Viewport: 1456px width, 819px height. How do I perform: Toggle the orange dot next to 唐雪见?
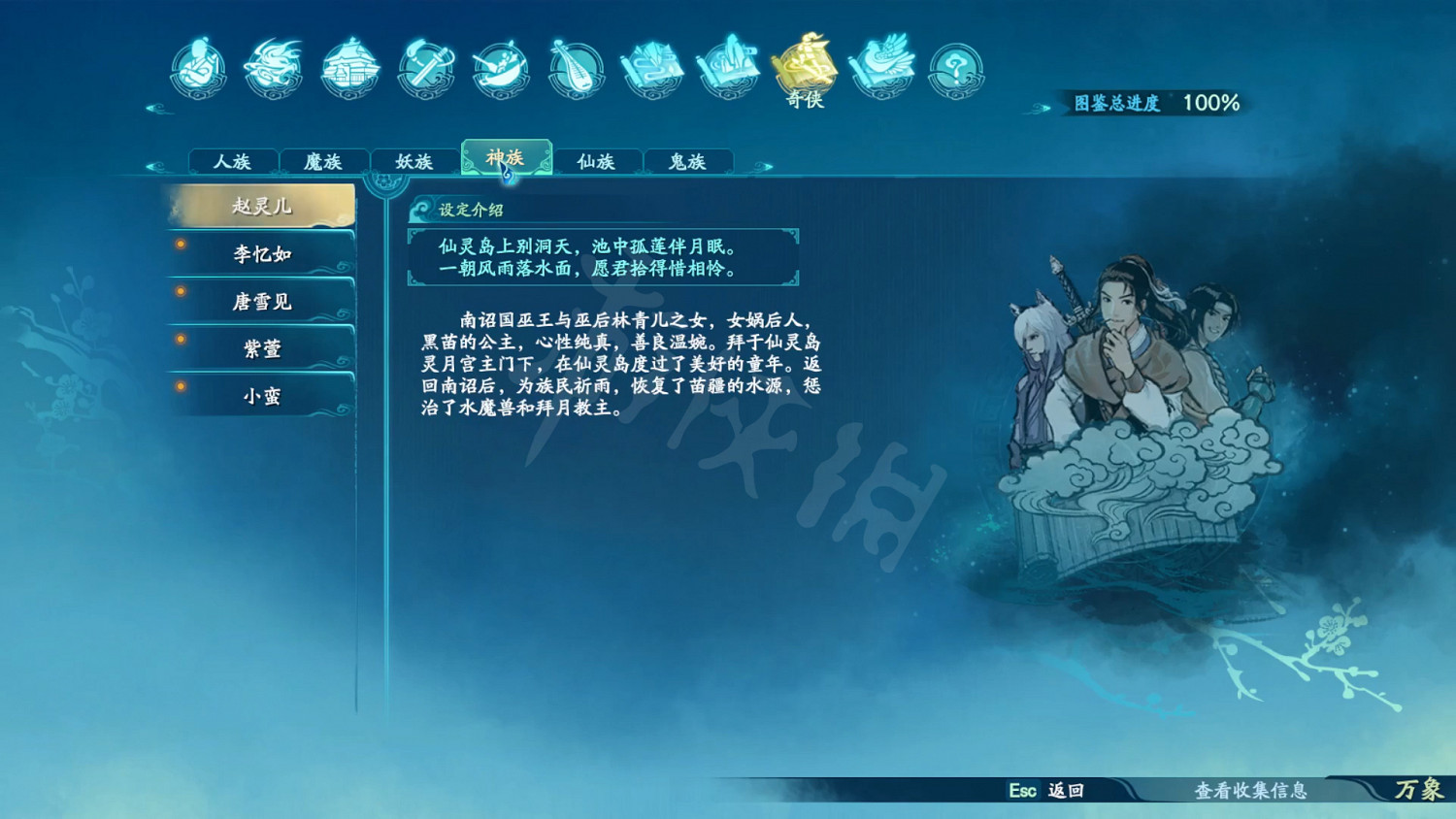(180, 292)
